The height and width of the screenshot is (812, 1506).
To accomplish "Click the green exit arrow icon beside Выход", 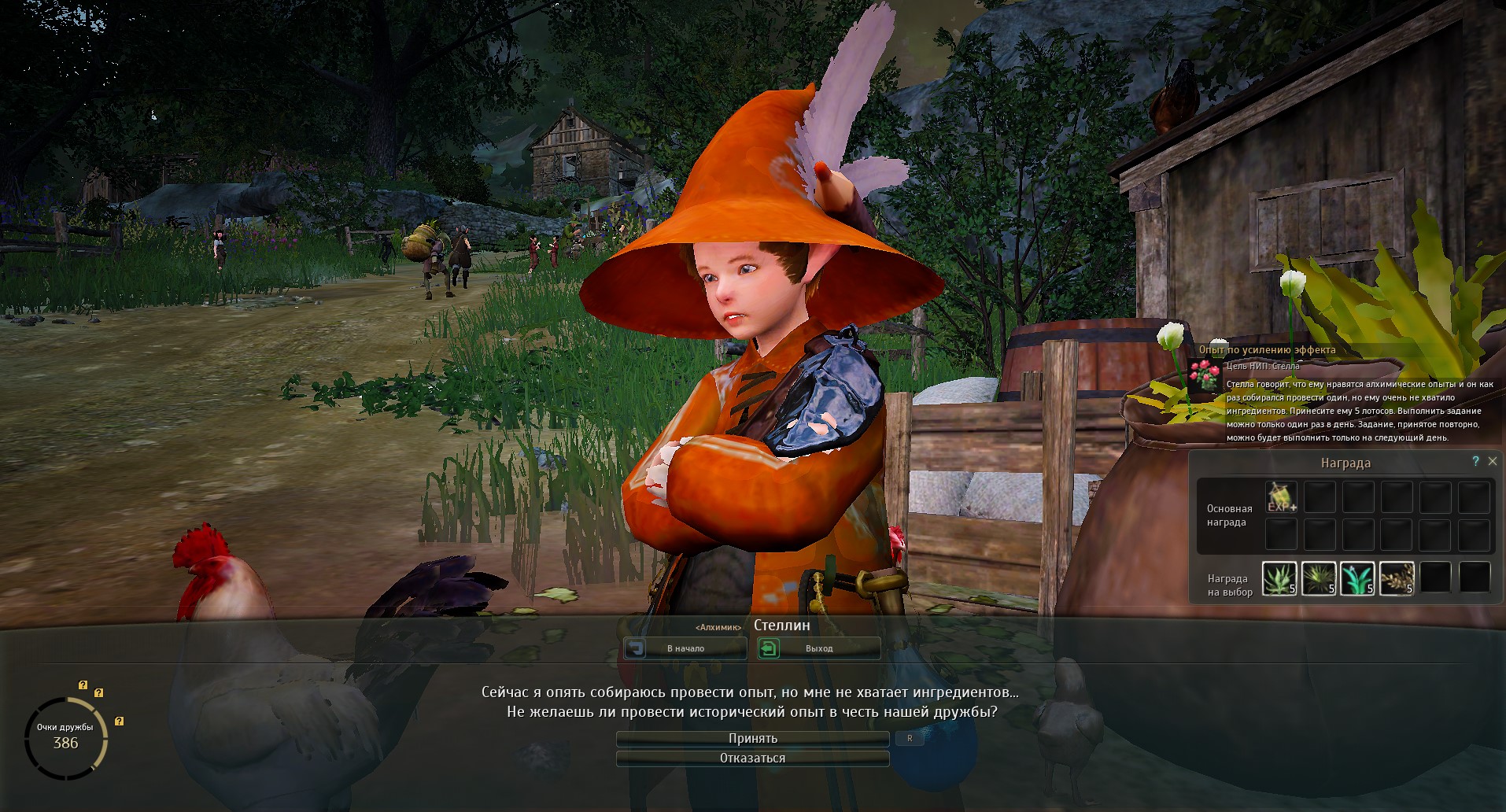I will [769, 648].
